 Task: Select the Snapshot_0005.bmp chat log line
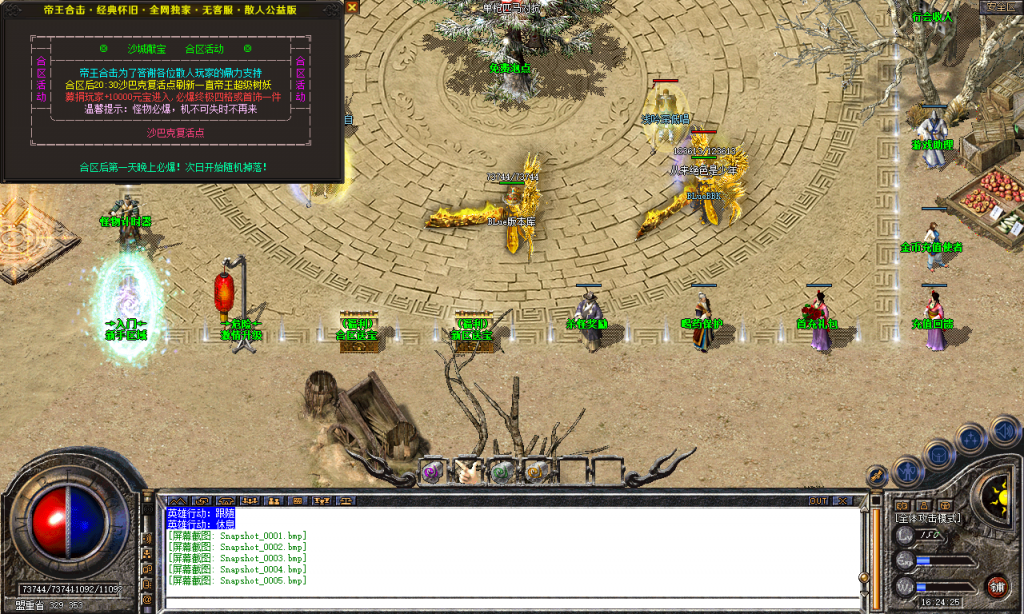pyautogui.click(x=236, y=580)
